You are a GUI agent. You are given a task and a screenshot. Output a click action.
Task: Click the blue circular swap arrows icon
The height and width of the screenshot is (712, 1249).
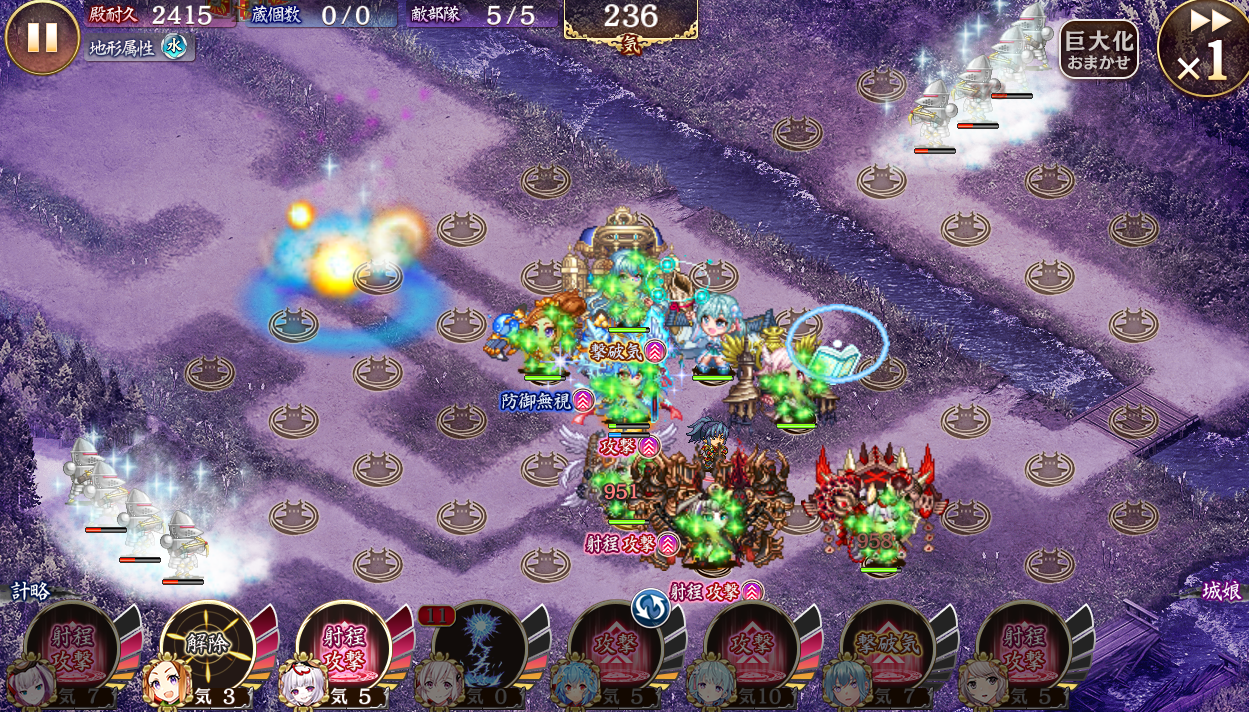point(650,608)
